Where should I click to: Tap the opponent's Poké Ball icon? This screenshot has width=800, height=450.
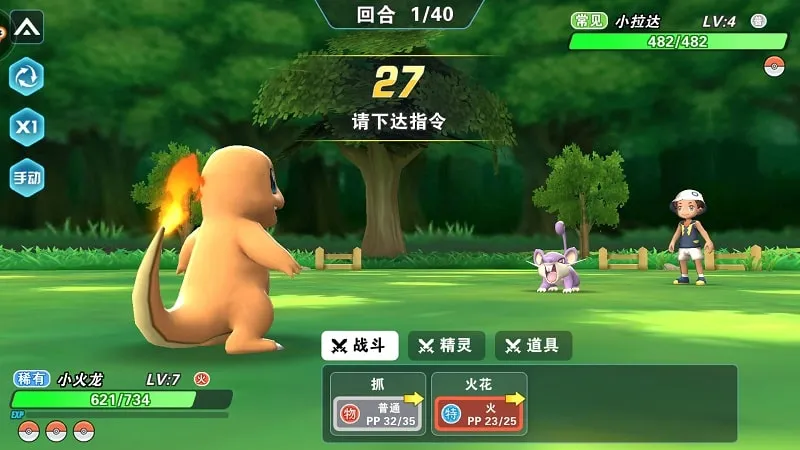coord(774,66)
